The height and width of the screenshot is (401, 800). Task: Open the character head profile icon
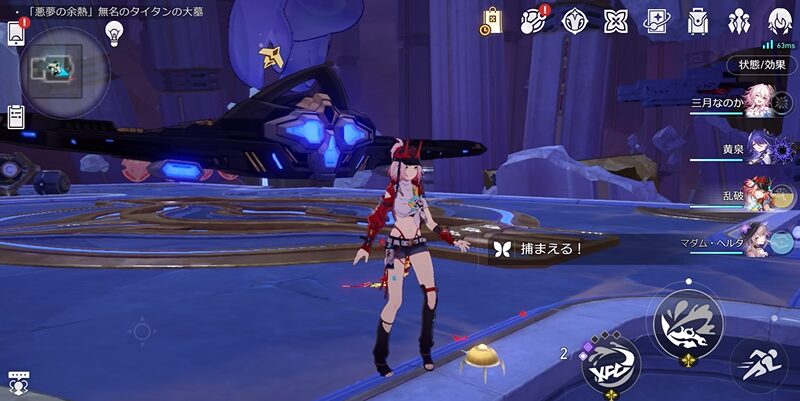(x=780, y=20)
